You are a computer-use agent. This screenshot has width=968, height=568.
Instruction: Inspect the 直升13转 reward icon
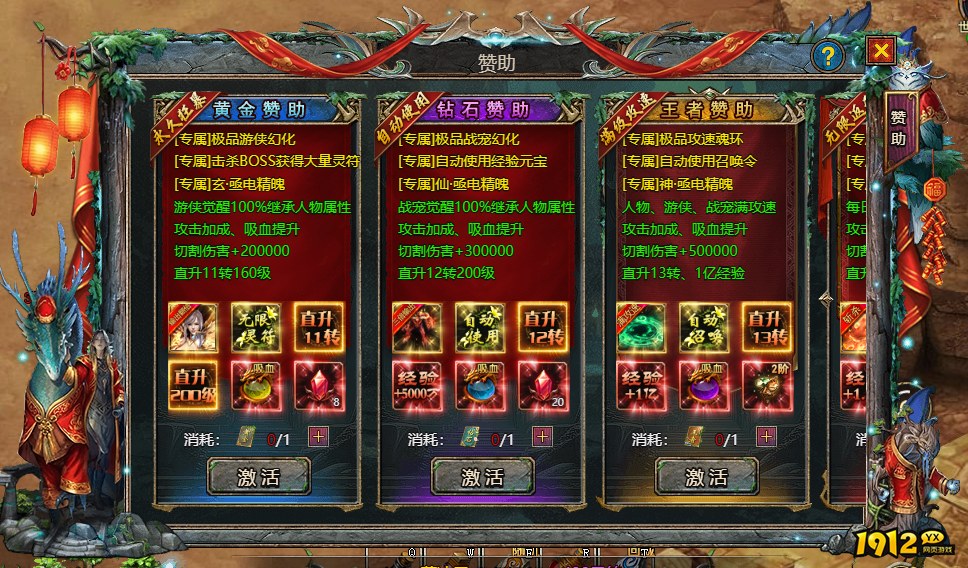(x=767, y=327)
